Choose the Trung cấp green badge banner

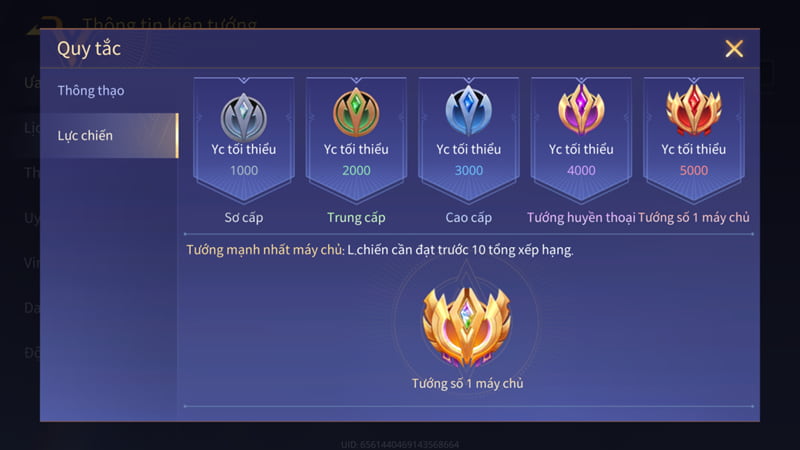[x=356, y=136]
